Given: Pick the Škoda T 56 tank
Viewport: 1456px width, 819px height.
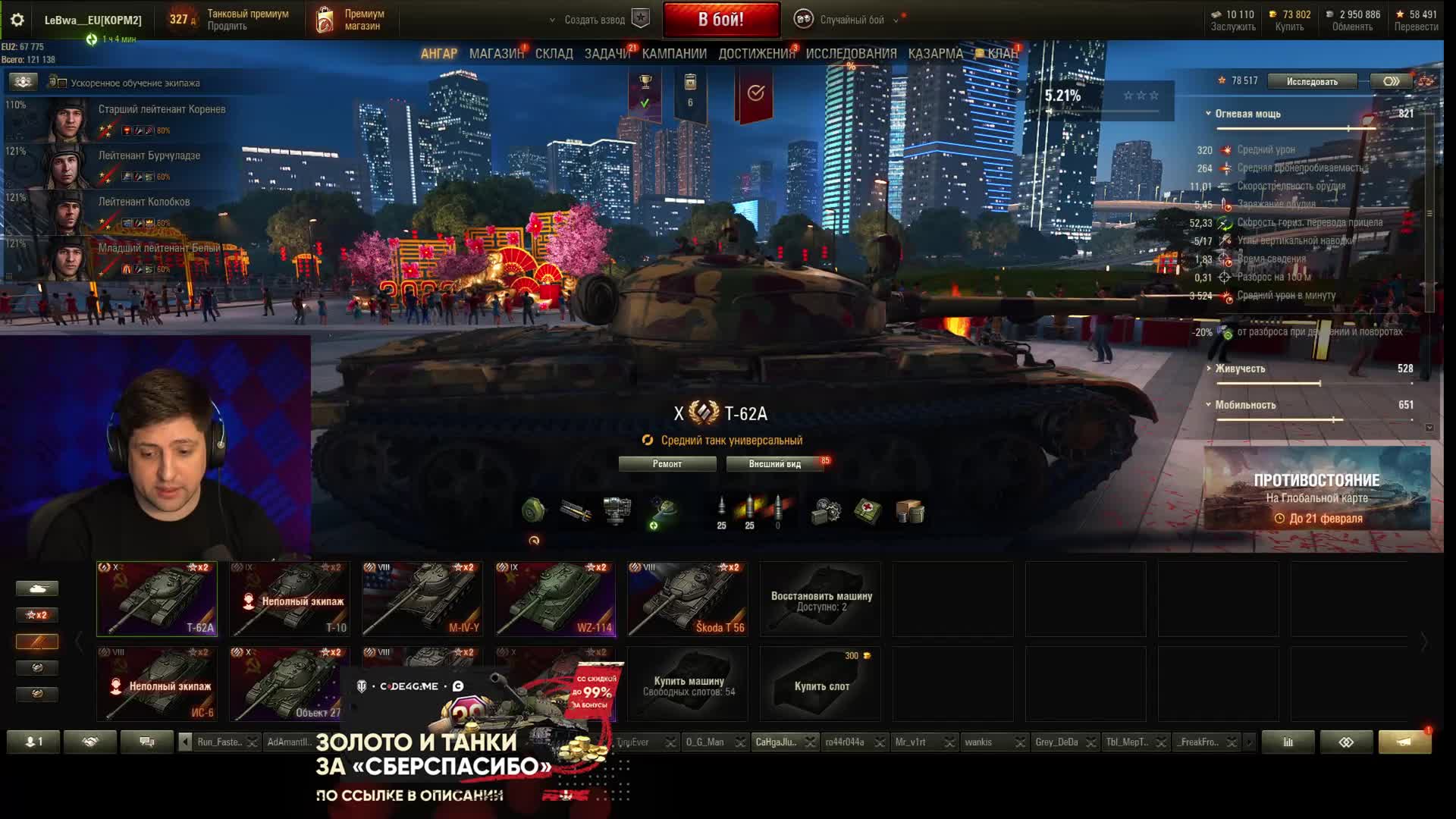Looking at the screenshot, I should pos(687,599).
